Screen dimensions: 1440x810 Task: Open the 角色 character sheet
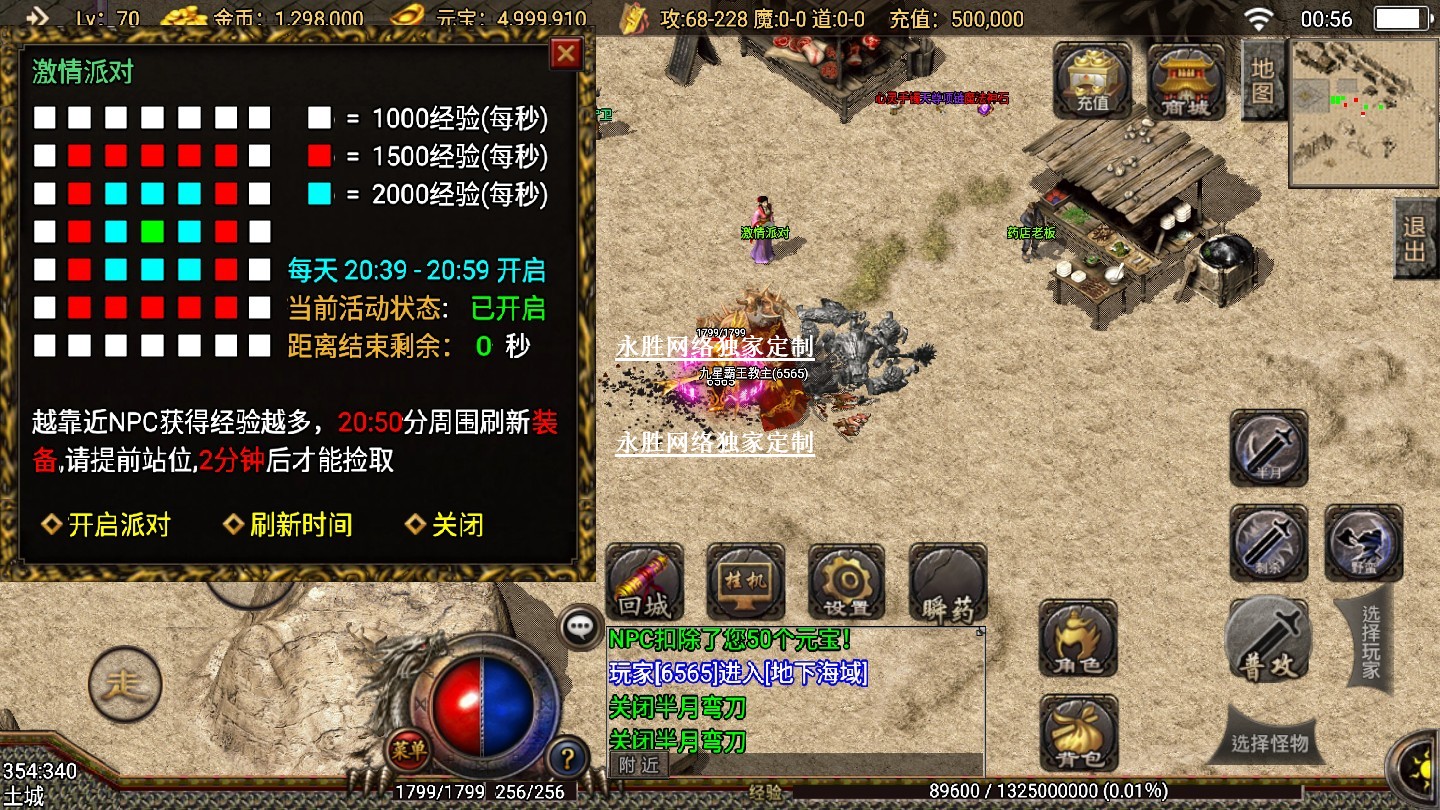point(1078,639)
